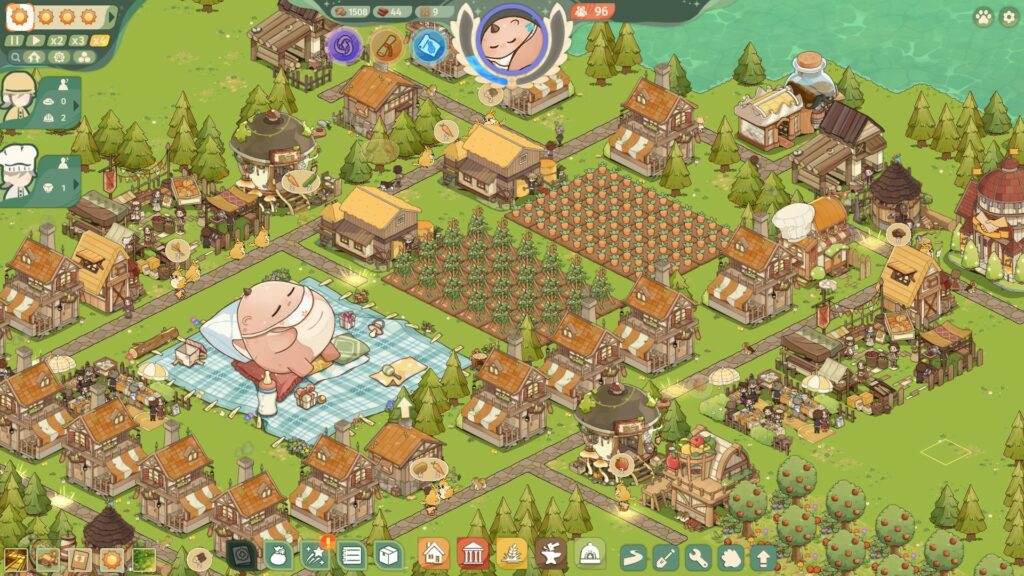Open settings with the gear icon
This screenshot has height=576, width=1024.
pos(1007,17)
